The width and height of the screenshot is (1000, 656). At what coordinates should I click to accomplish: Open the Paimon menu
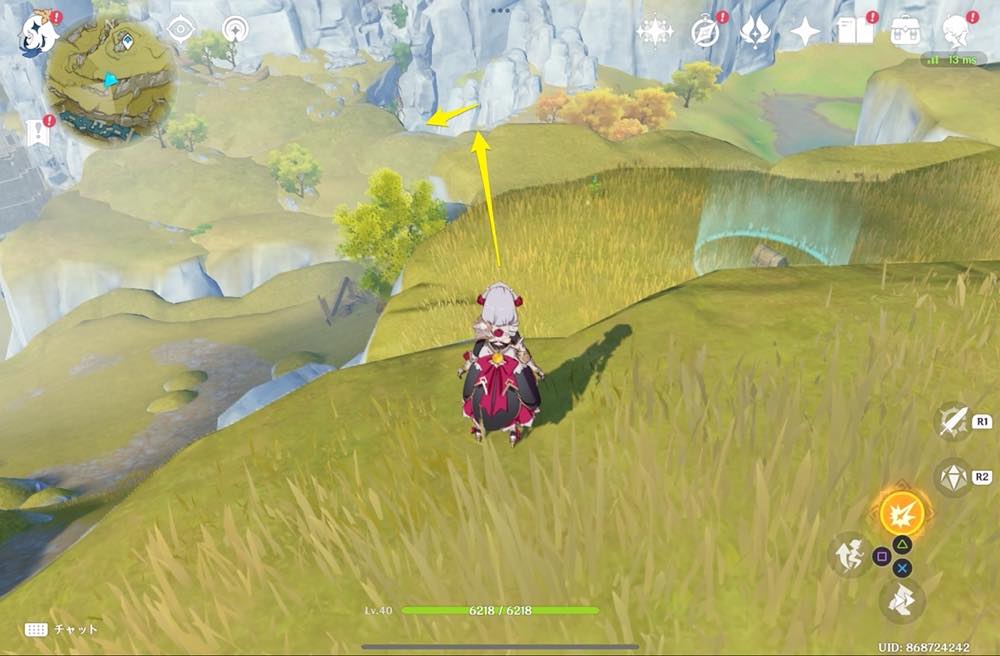(x=36, y=32)
